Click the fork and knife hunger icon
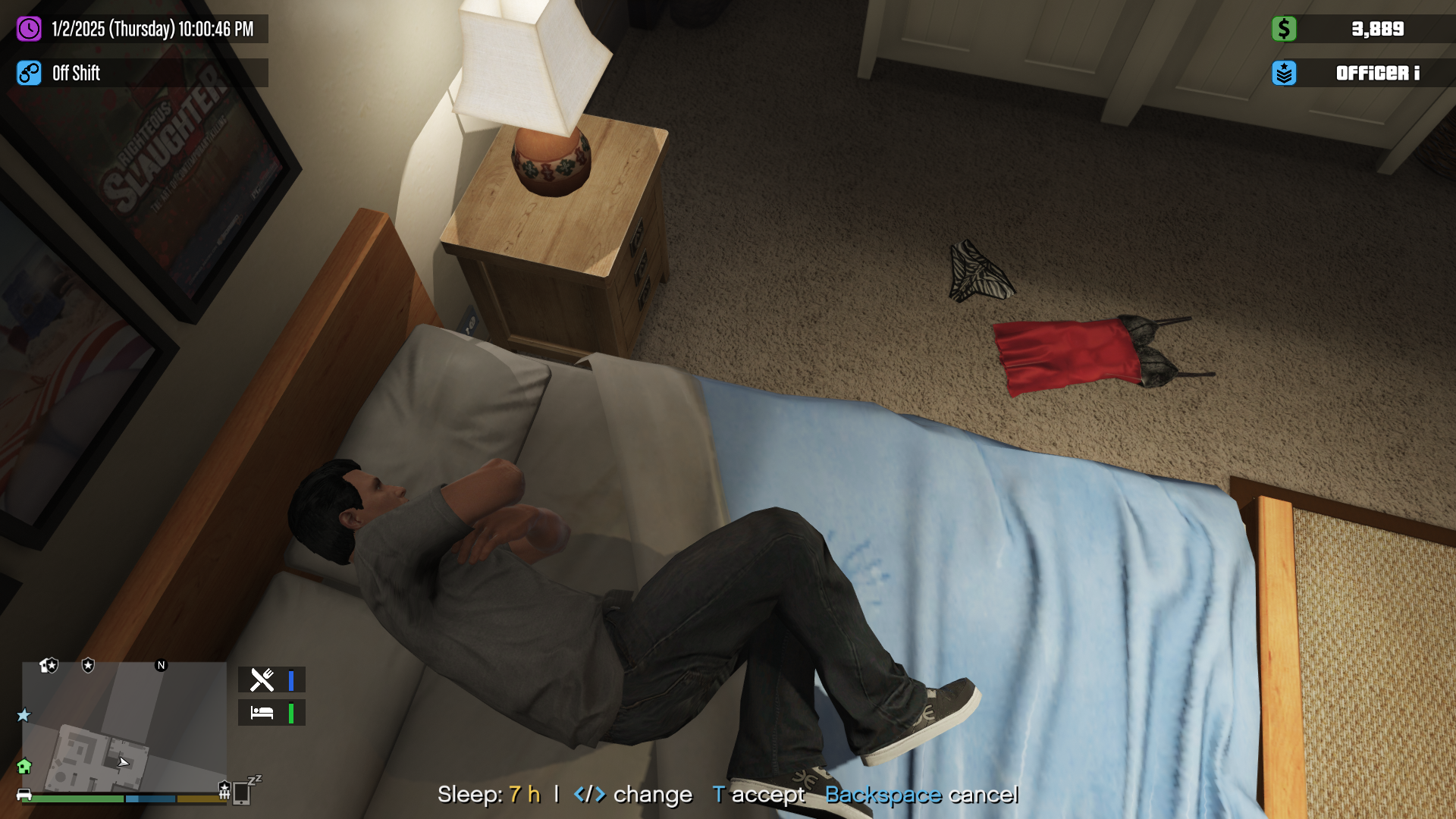 (x=262, y=680)
